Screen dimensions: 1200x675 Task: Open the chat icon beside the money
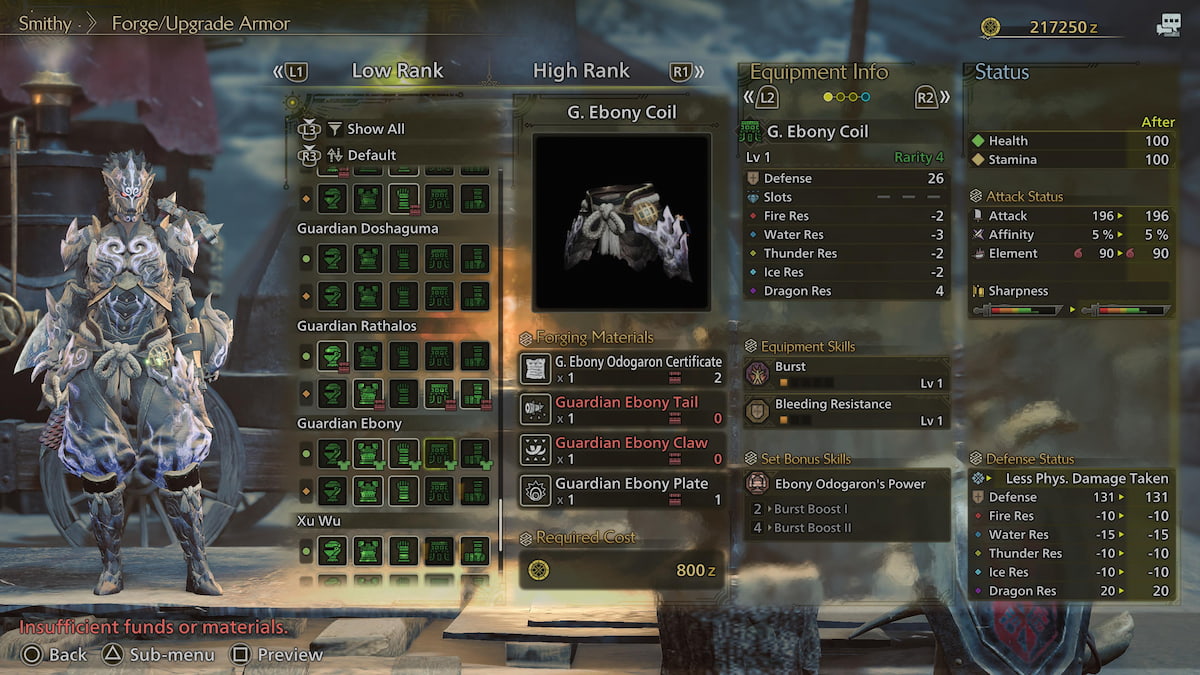point(1168,27)
